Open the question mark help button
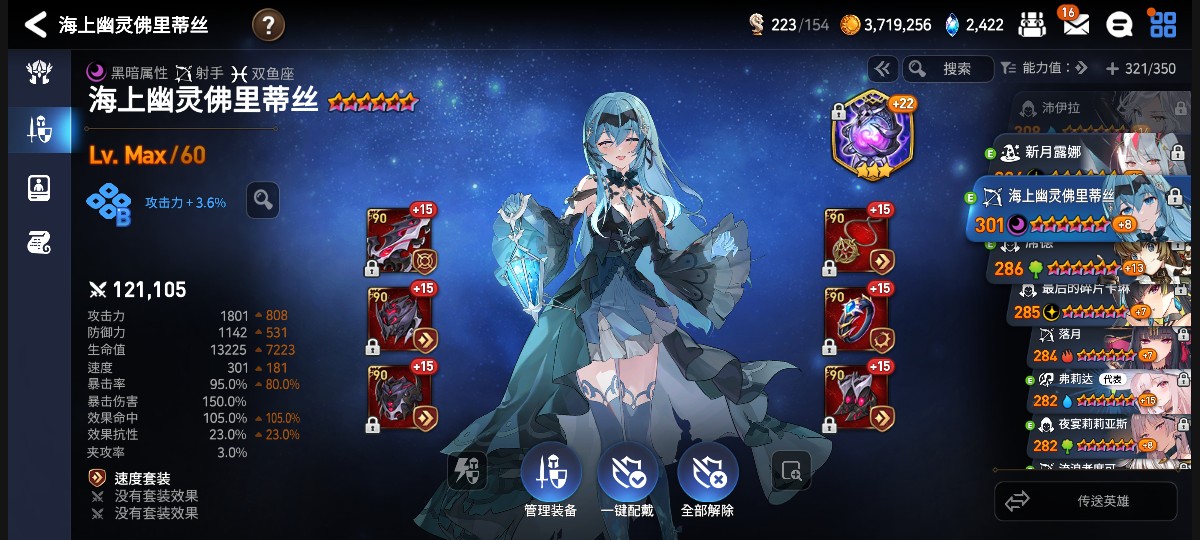Screen dimensions: 1200x540 coord(268,25)
